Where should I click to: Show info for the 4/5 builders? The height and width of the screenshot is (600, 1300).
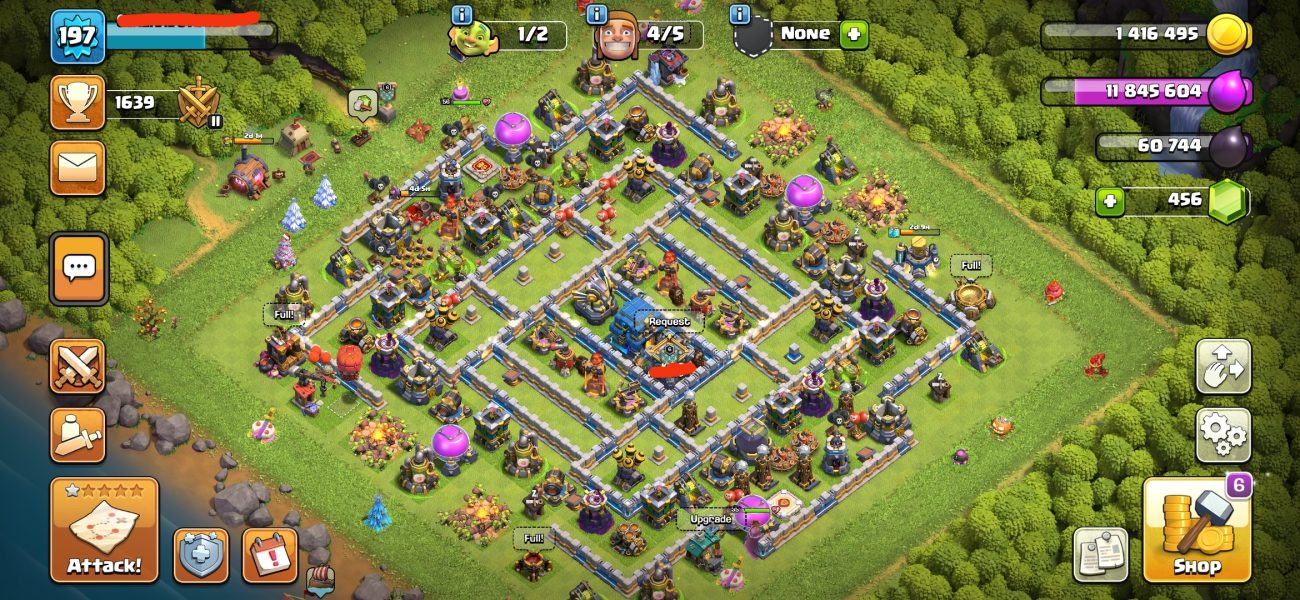click(598, 14)
